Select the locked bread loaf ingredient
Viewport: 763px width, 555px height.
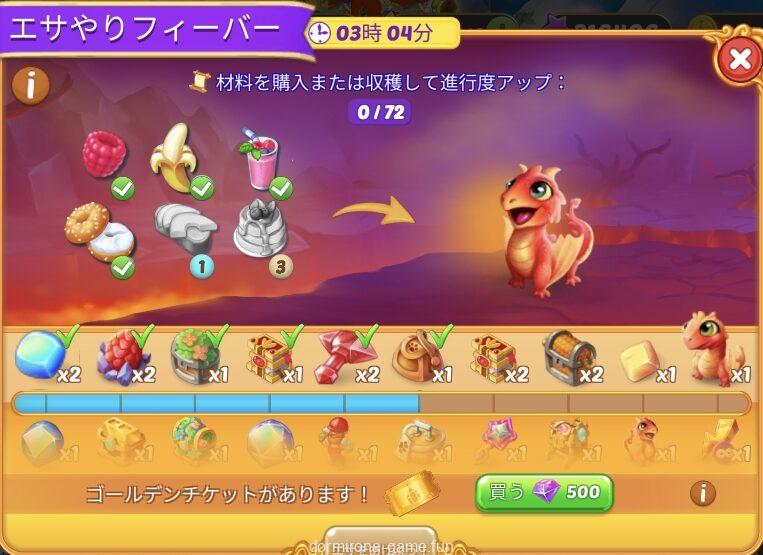click(x=185, y=230)
